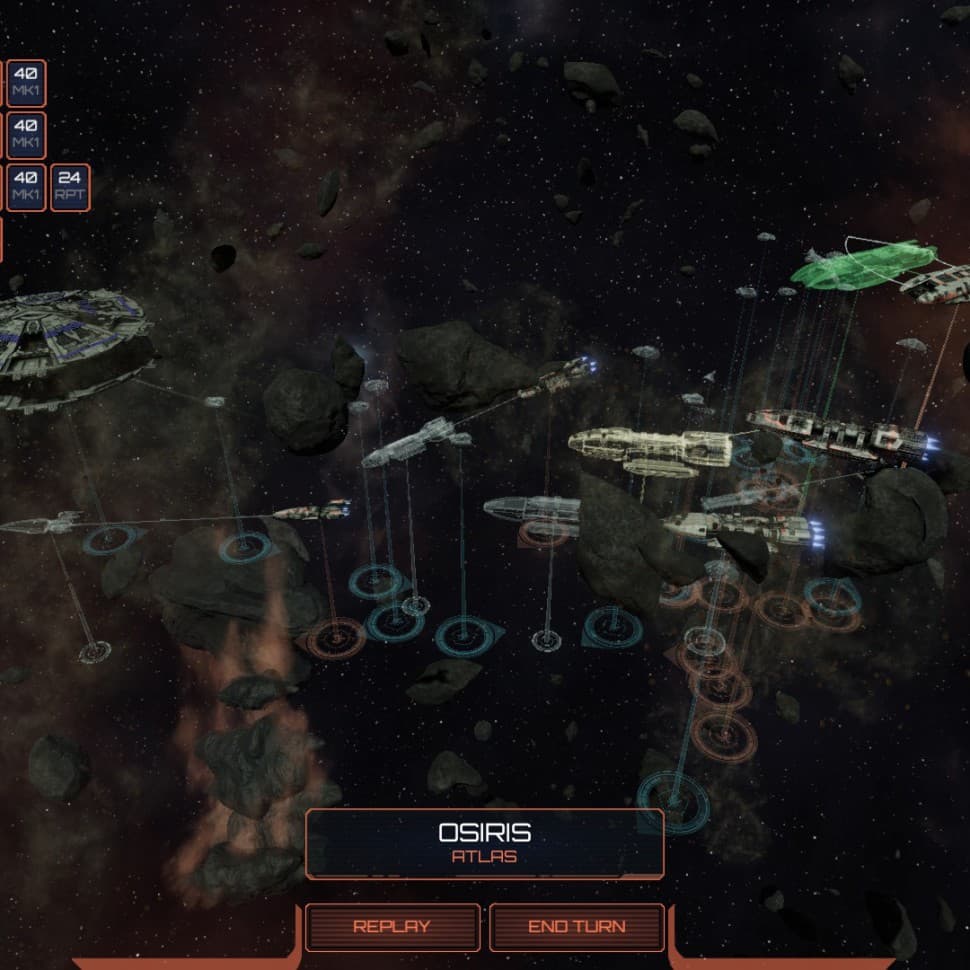Click the Replay button
Image resolution: width=970 pixels, height=970 pixels.
pyautogui.click(x=392, y=927)
